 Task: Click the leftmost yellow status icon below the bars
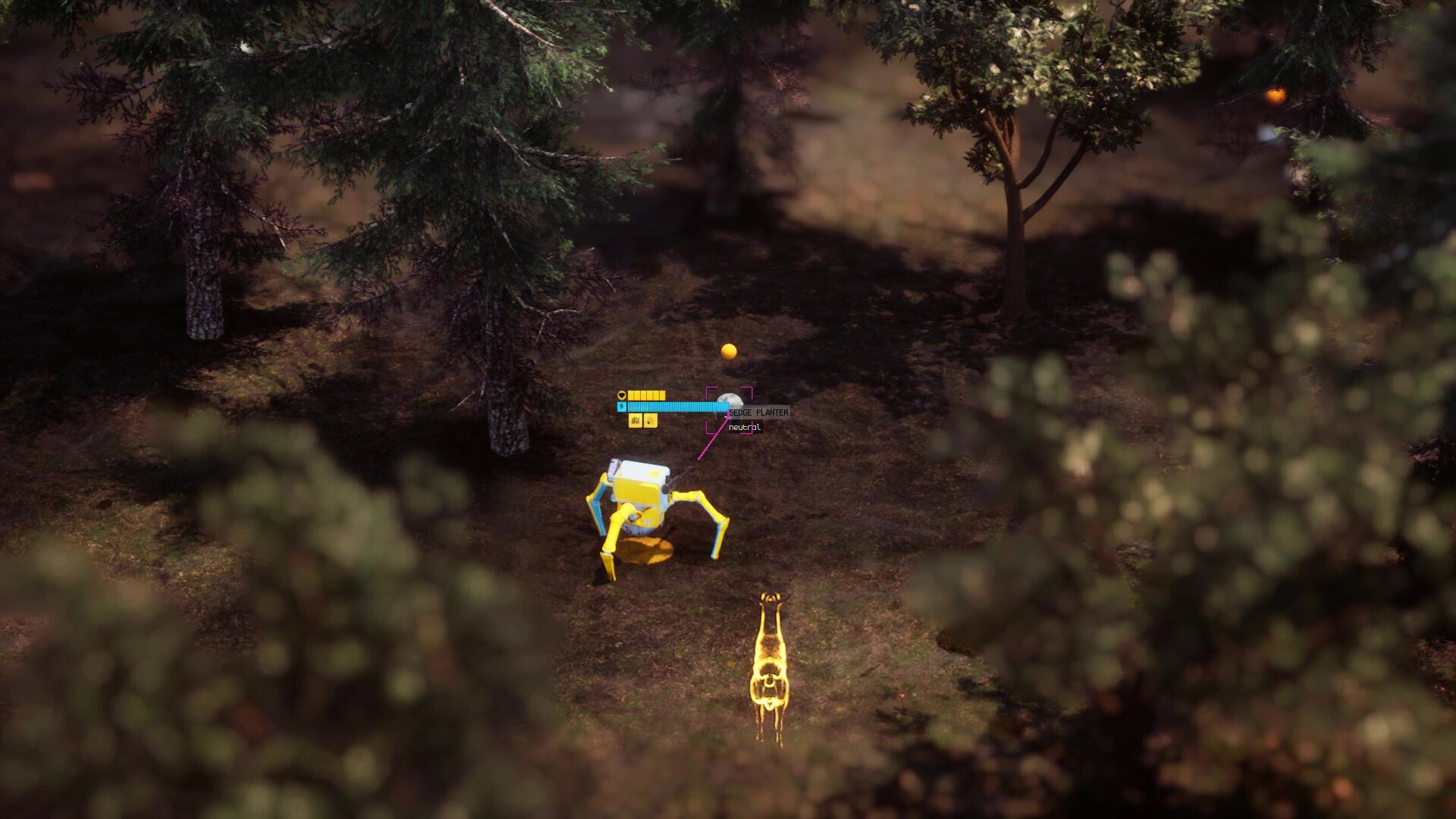coord(635,421)
